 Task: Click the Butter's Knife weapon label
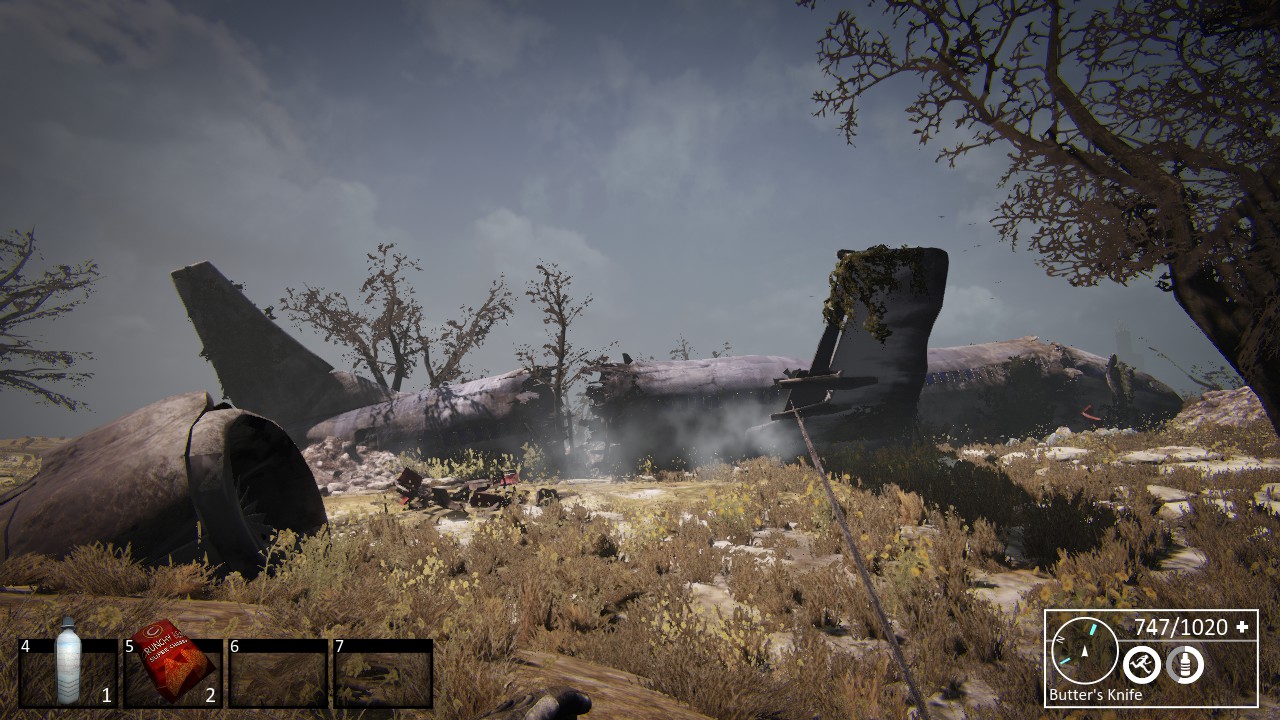click(1095, 693)
